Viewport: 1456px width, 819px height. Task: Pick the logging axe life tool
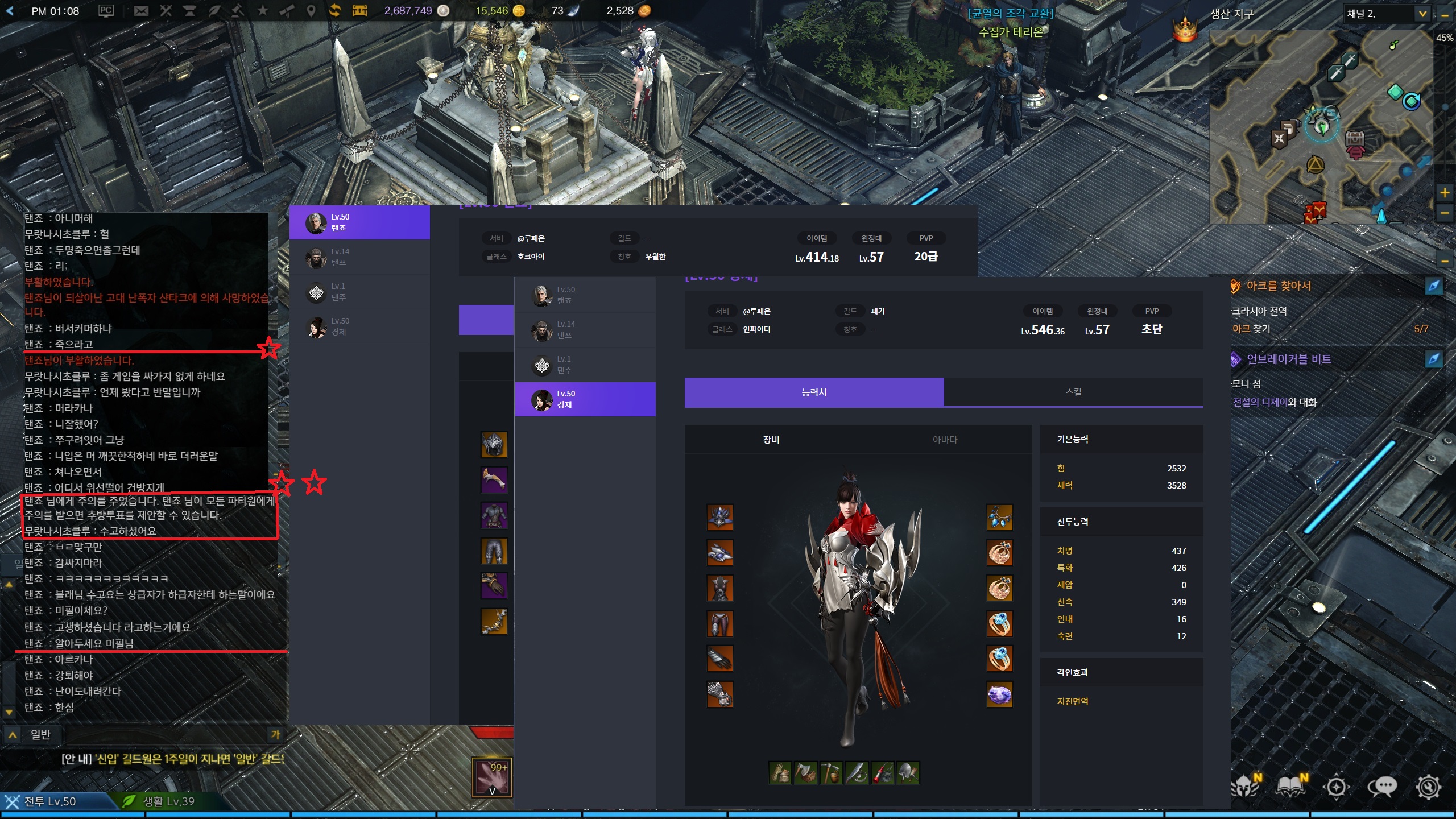[805, 773]
